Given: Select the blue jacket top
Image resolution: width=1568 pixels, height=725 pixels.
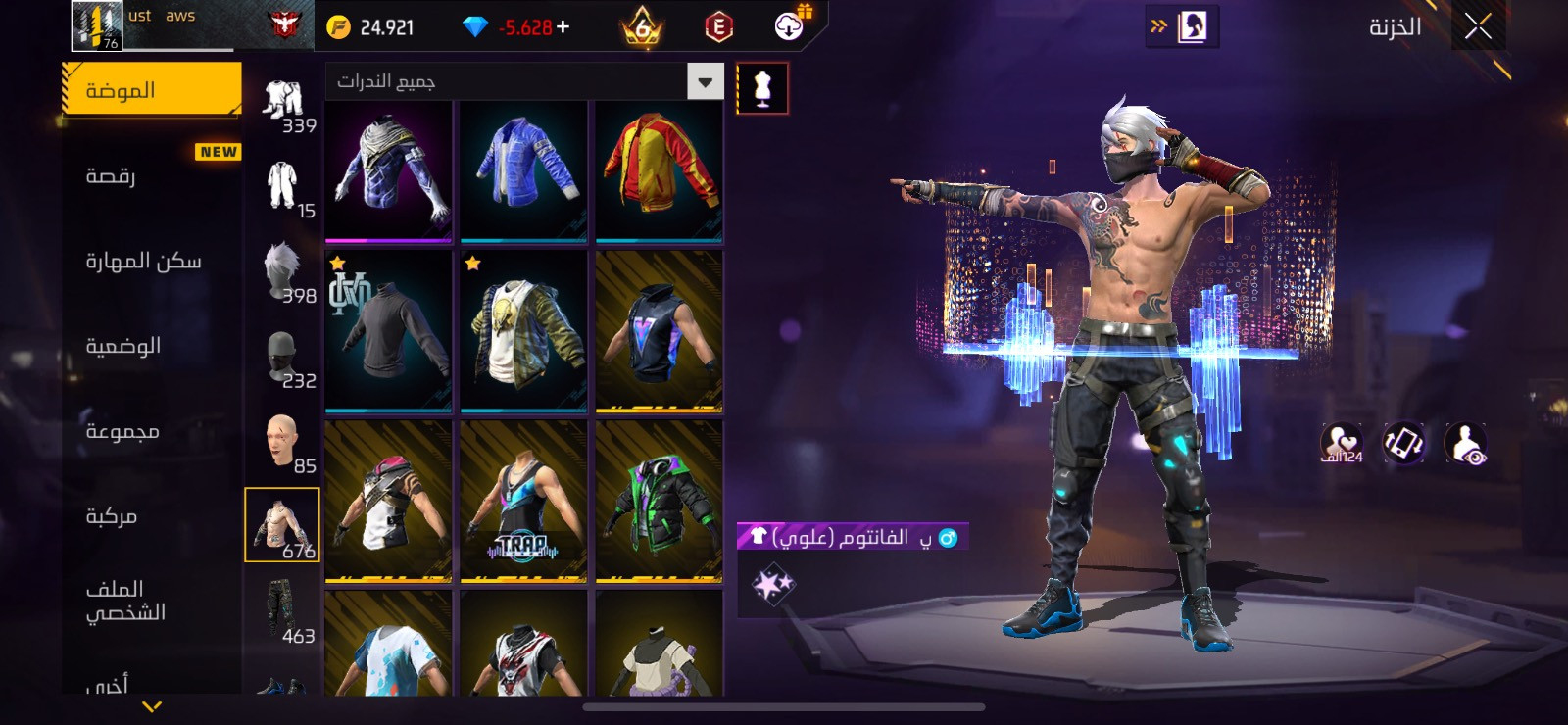Looking at the screenshot, I should coord(523,169).
